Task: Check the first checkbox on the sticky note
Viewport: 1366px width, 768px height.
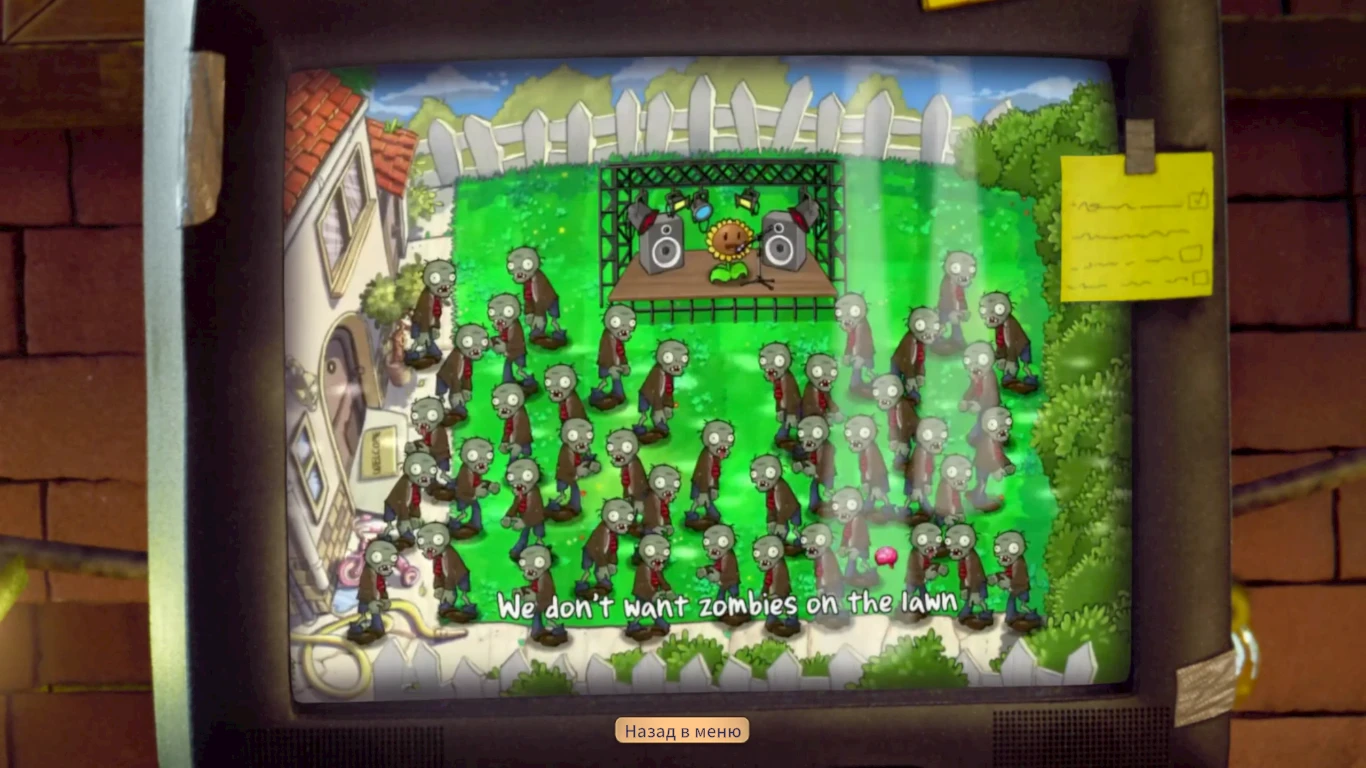Action: coord(1197,201)
